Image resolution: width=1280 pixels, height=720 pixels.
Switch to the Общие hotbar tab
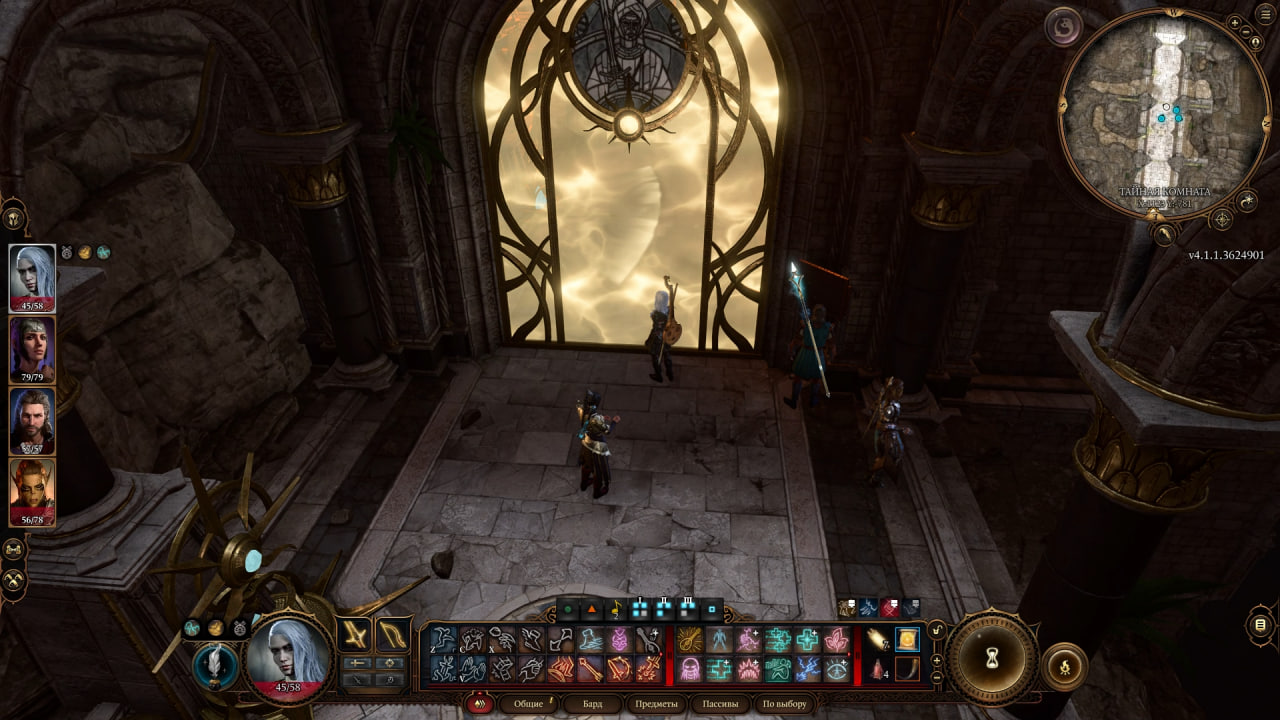pos(528,704)
